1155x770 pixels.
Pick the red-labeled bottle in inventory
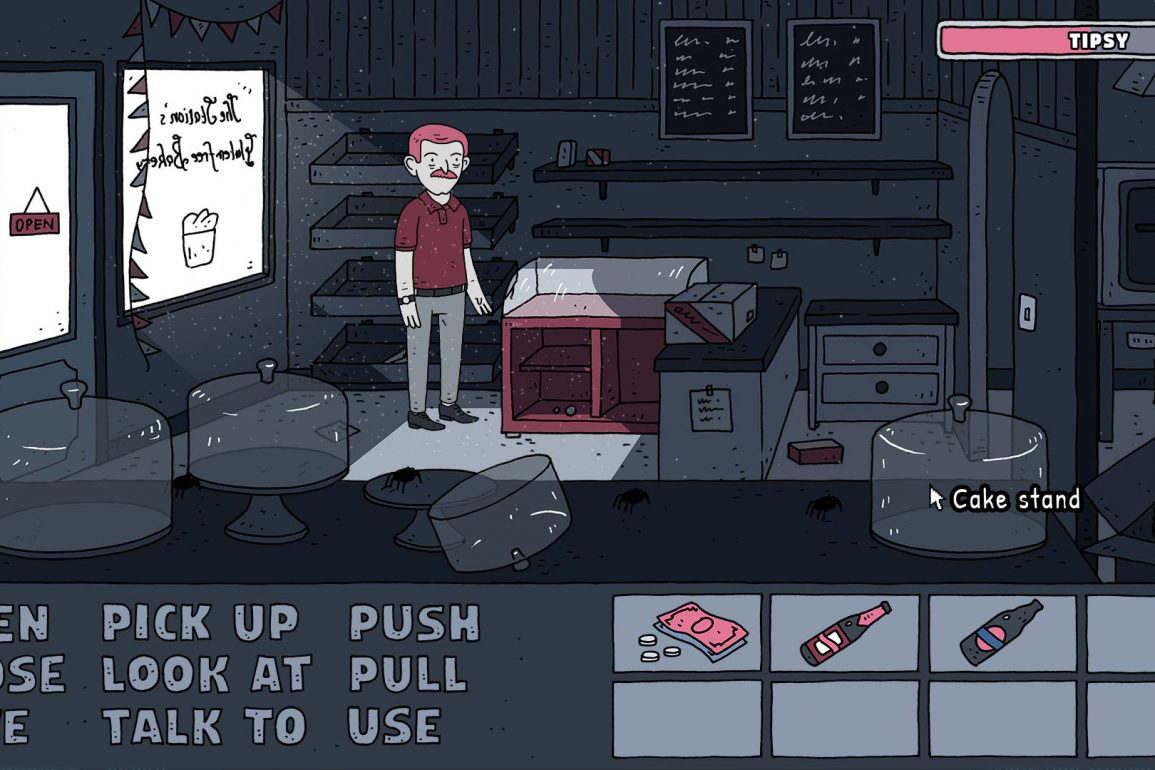point(845,634)
